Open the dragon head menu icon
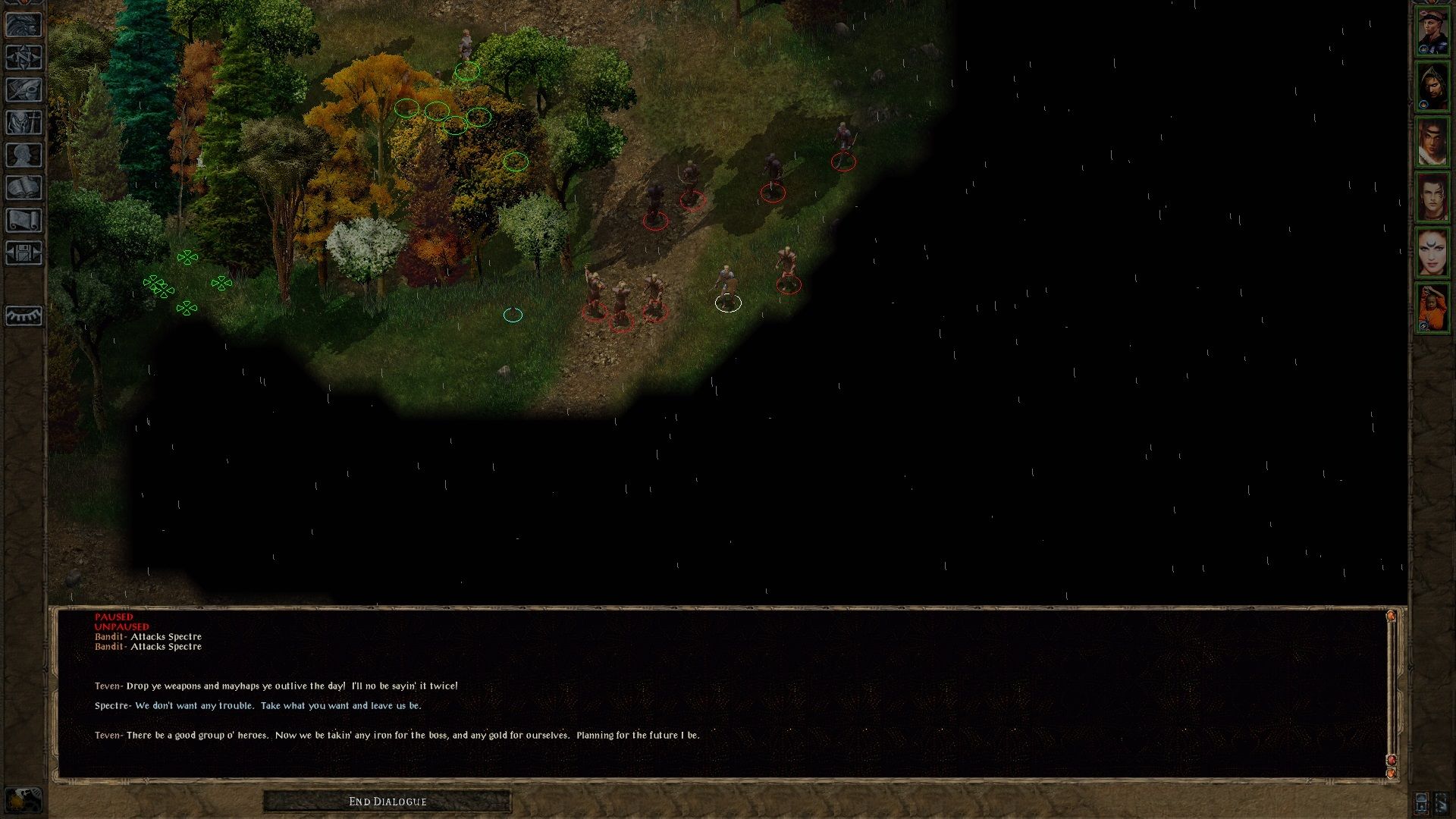Image resolution: width=1456 pixels, height=819 pixels. click(x=24, y=25)
